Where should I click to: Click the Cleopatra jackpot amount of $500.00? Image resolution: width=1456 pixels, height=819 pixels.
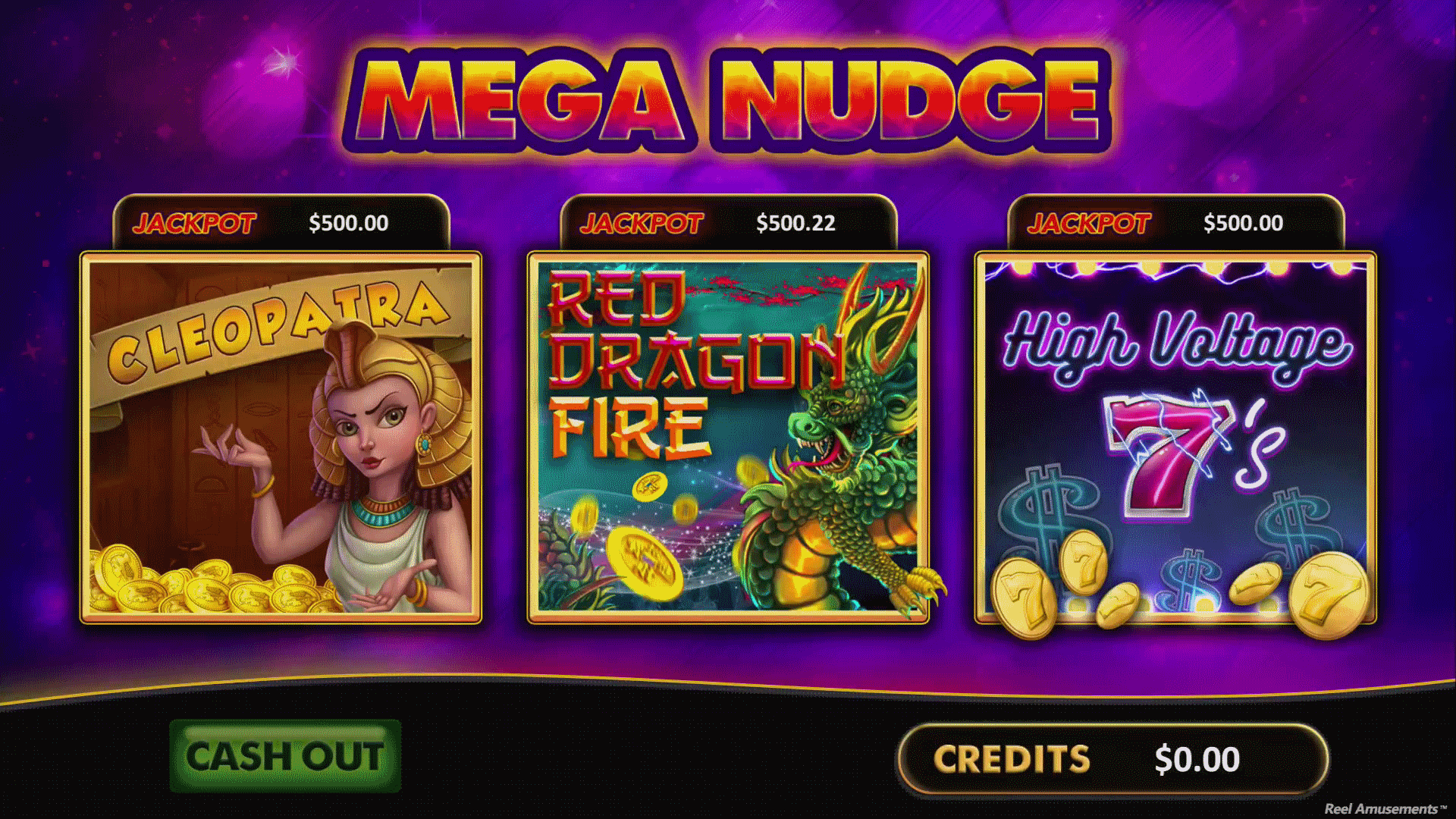(347, 223)
